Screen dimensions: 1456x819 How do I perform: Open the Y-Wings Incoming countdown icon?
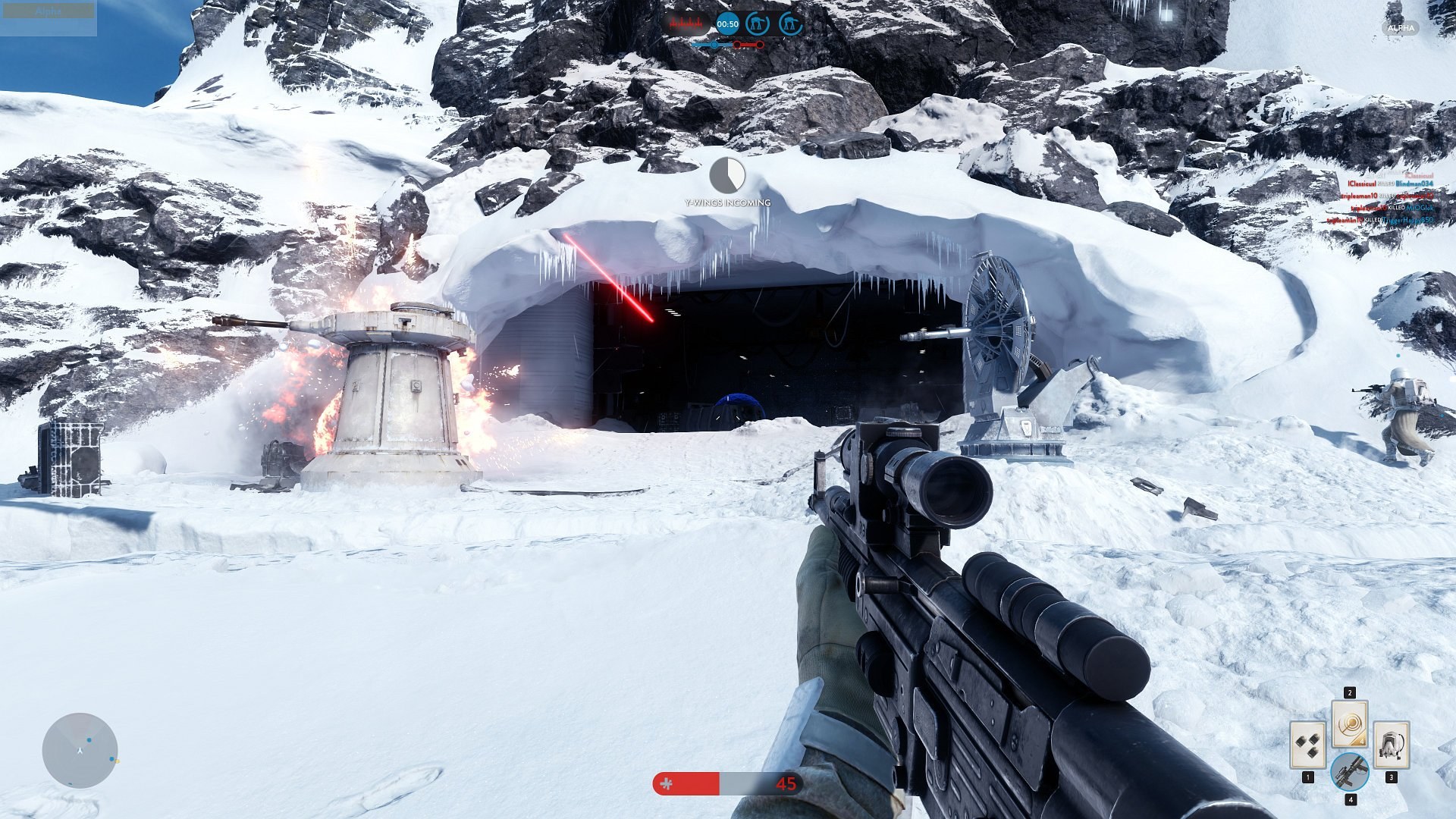pos(726,176)
